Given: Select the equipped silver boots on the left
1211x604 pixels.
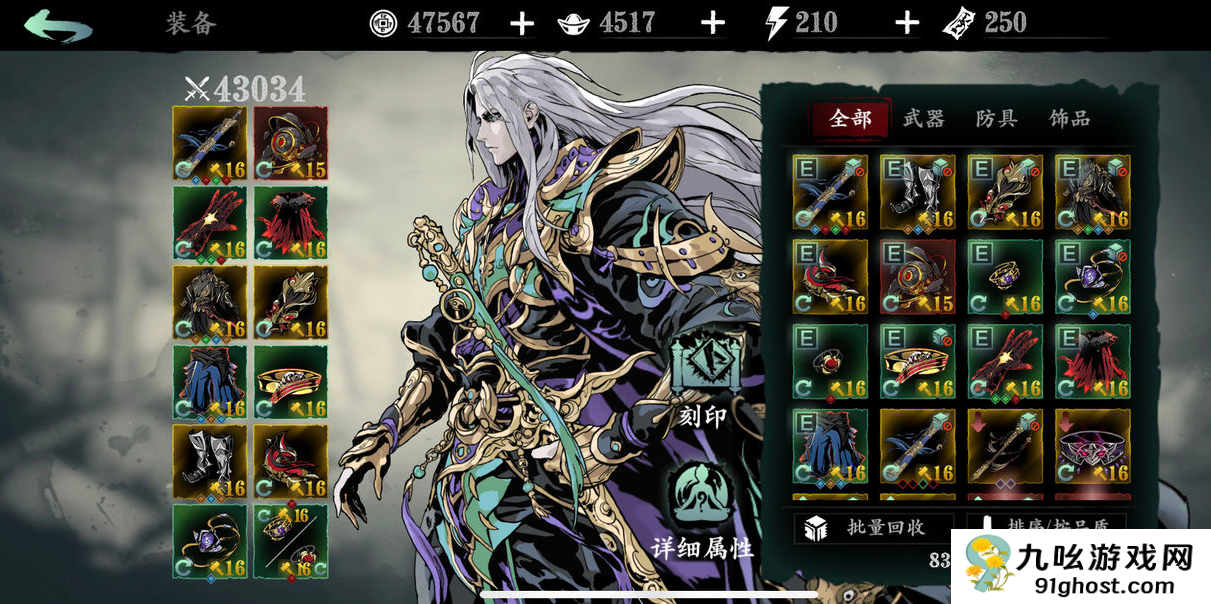Looking at the screenshot, I should (x=210, y=461).
